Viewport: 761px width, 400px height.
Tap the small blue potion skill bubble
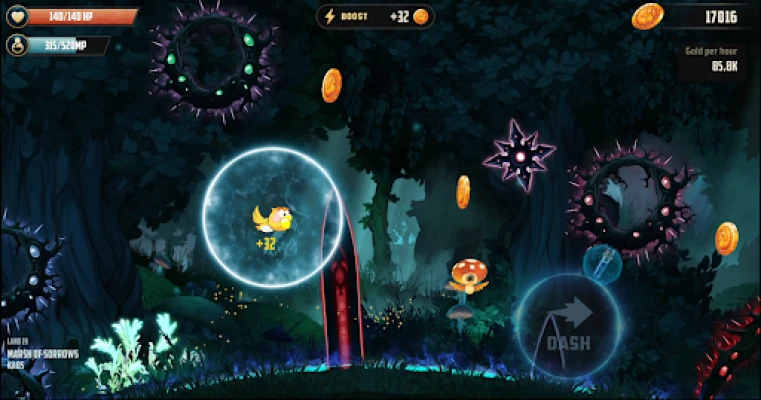click(x=602, y=262)
